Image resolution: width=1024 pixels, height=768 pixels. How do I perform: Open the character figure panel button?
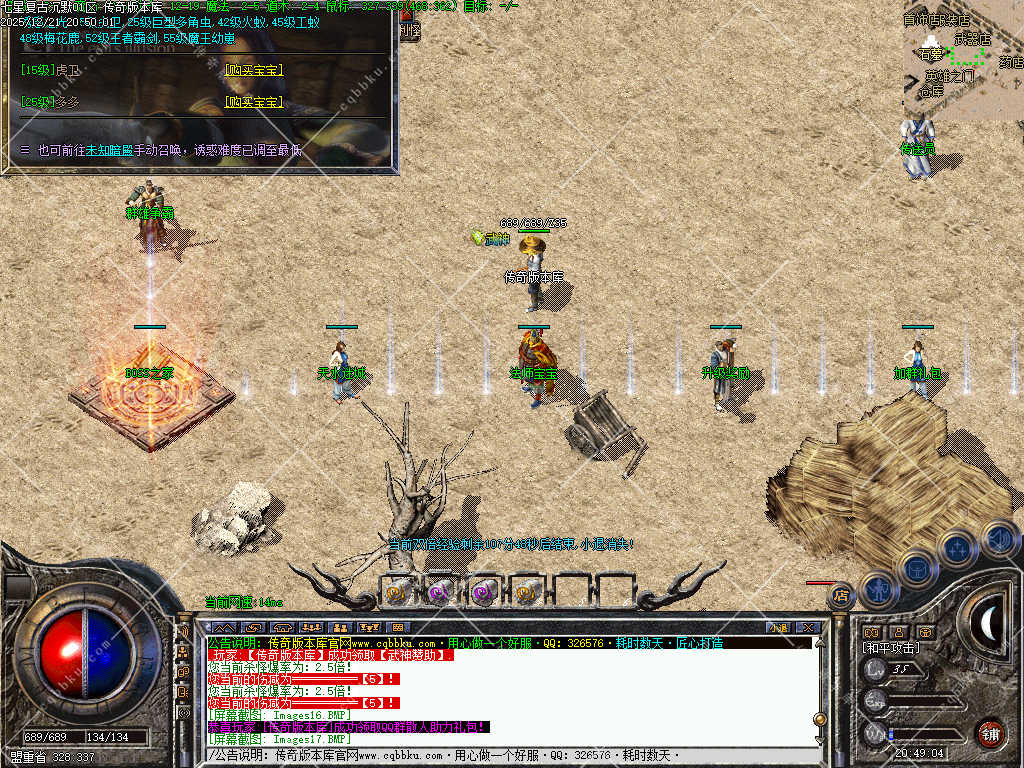(x=877, y=589)
